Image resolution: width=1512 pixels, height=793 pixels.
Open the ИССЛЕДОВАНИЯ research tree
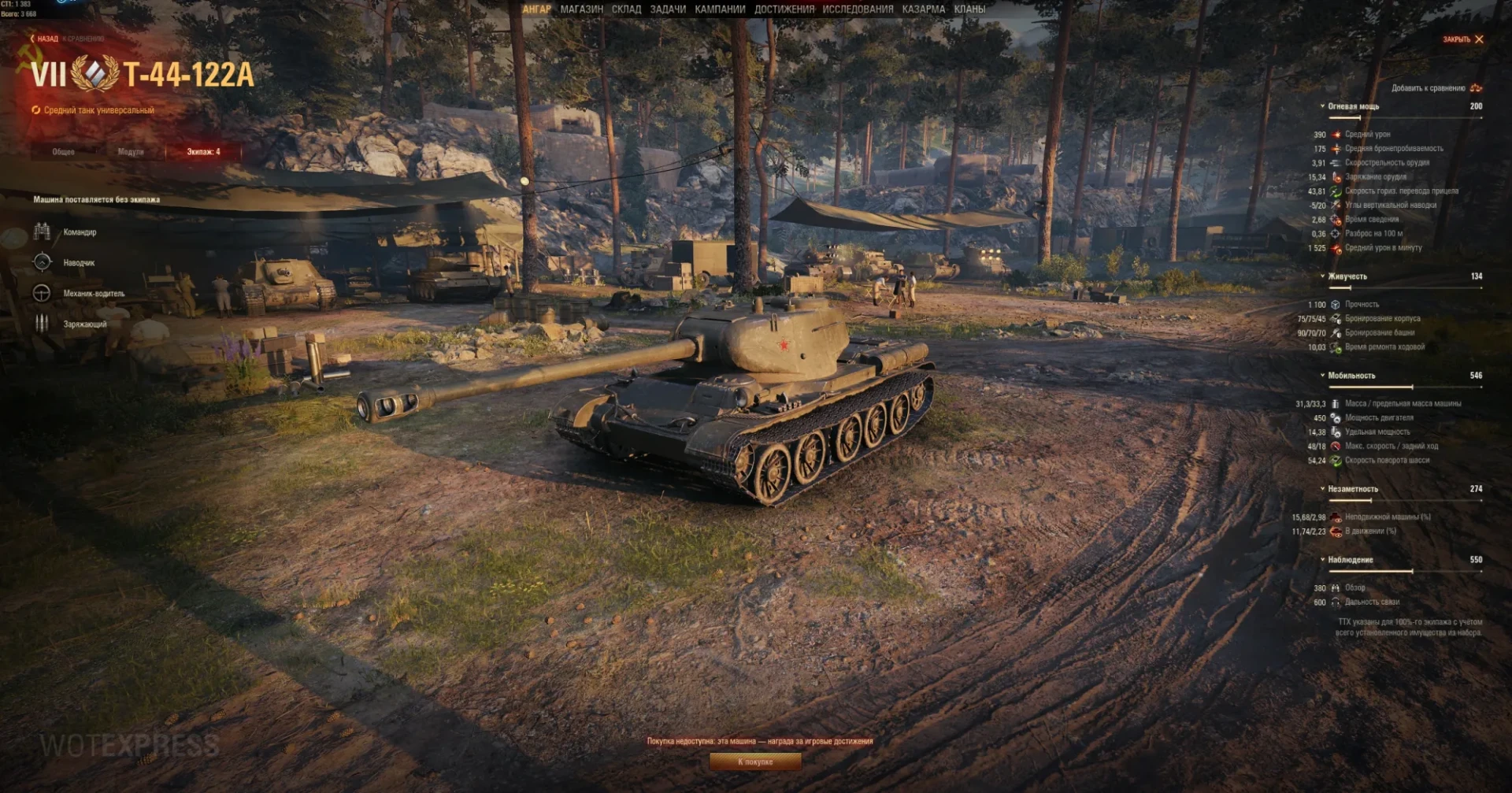click(858, 9)
